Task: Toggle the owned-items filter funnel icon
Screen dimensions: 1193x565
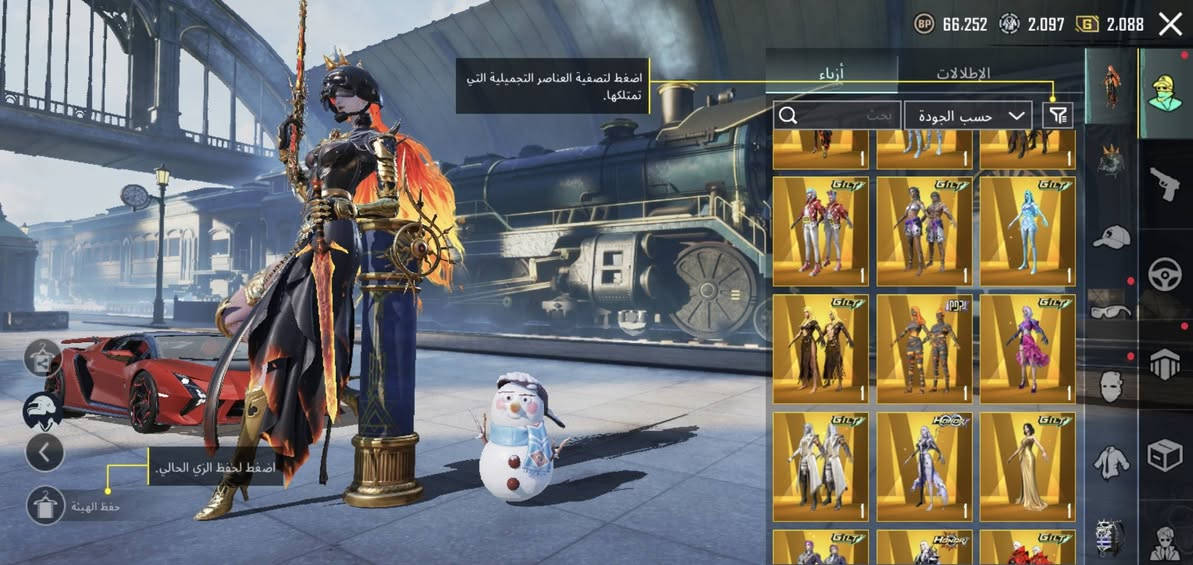Action: (1057, 115)
